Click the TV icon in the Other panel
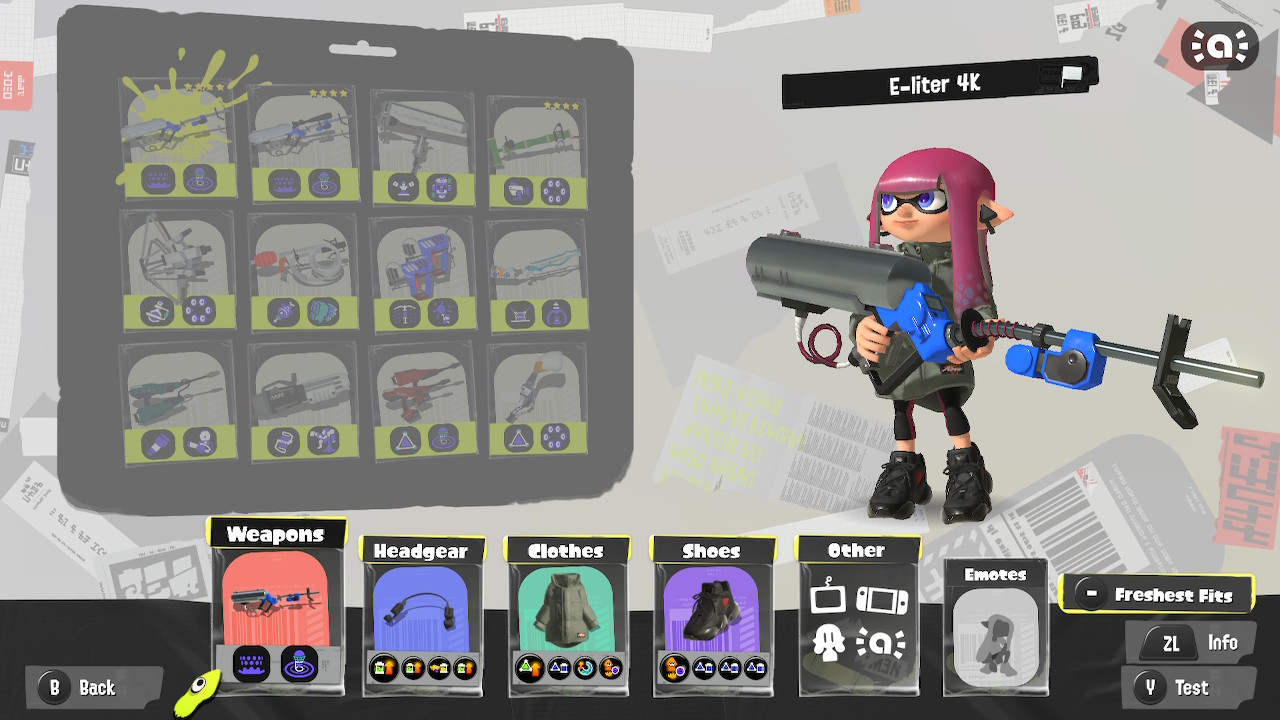Viewport: 1280px width, 720px height. (828, 599)
